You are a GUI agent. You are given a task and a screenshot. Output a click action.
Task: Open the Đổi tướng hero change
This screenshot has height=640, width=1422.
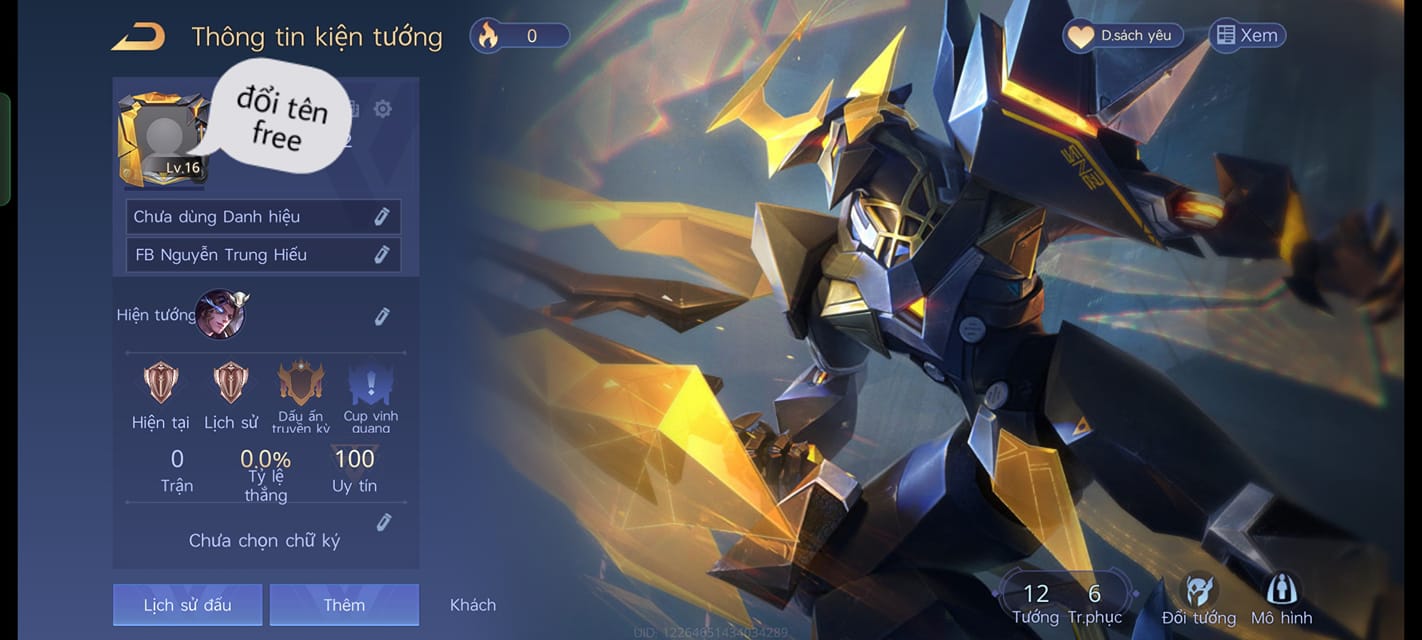[1198, 600]
